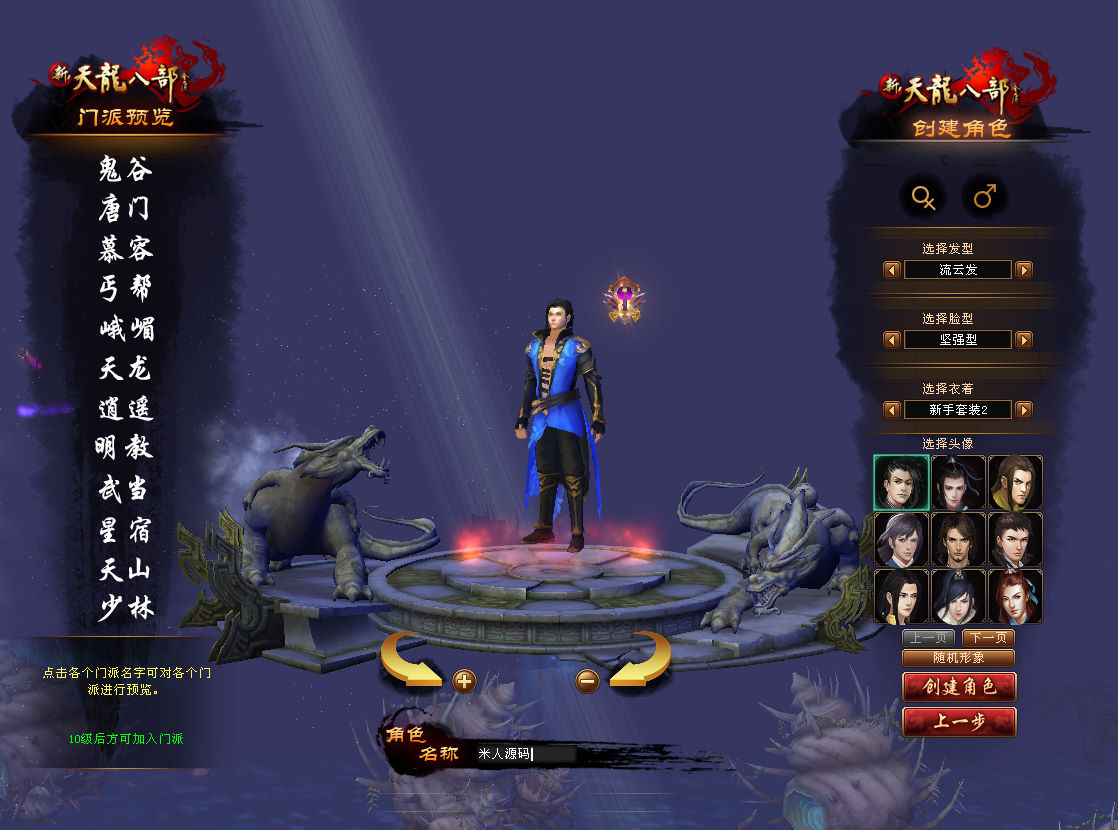Screen dimensions: 1118x830
Task: Click 创建角色 to create the character
Action: pyautogui.click(x=958, y=687)
